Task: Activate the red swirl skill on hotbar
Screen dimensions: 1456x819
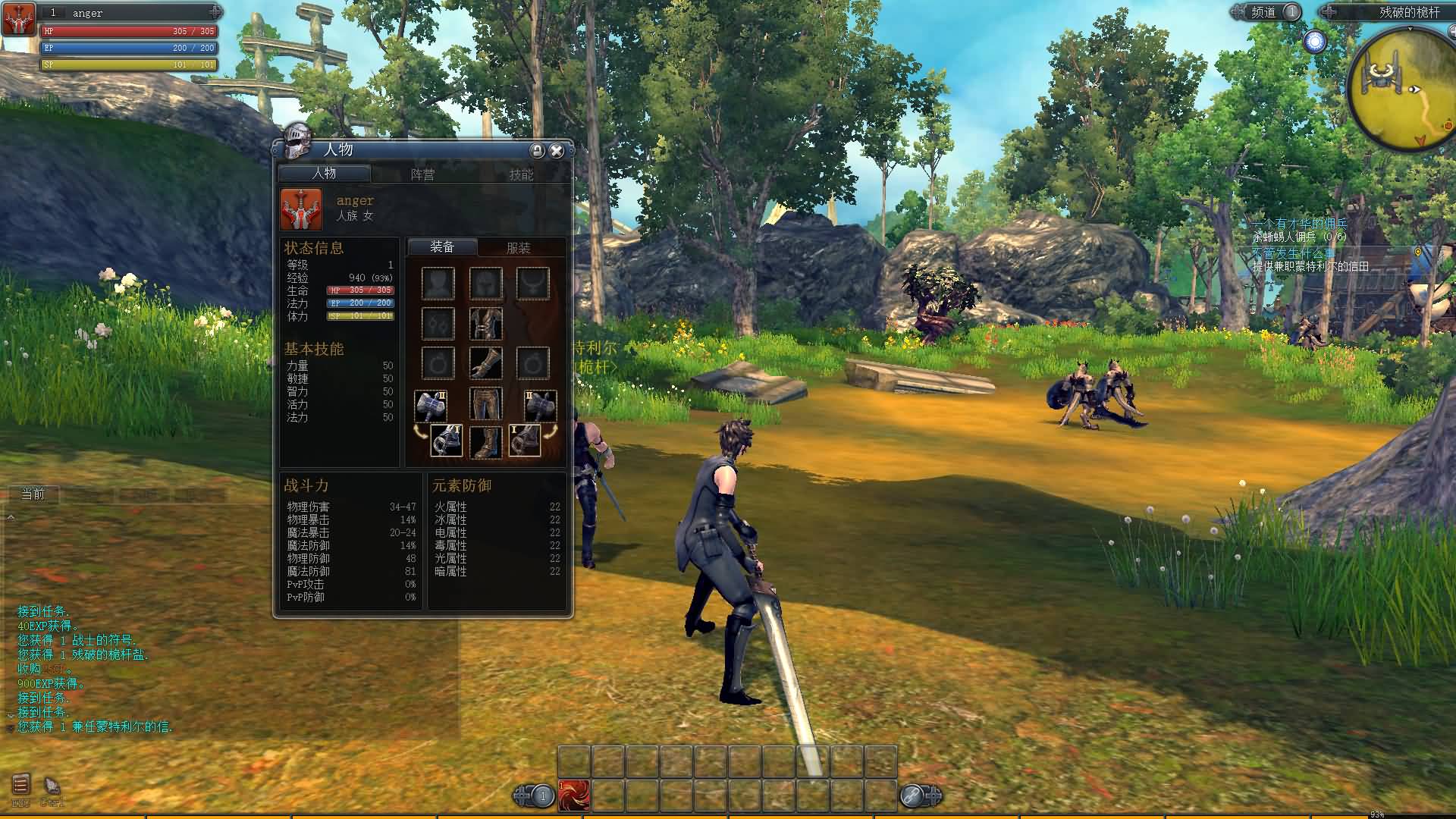Action: click(x=574, y=795)
